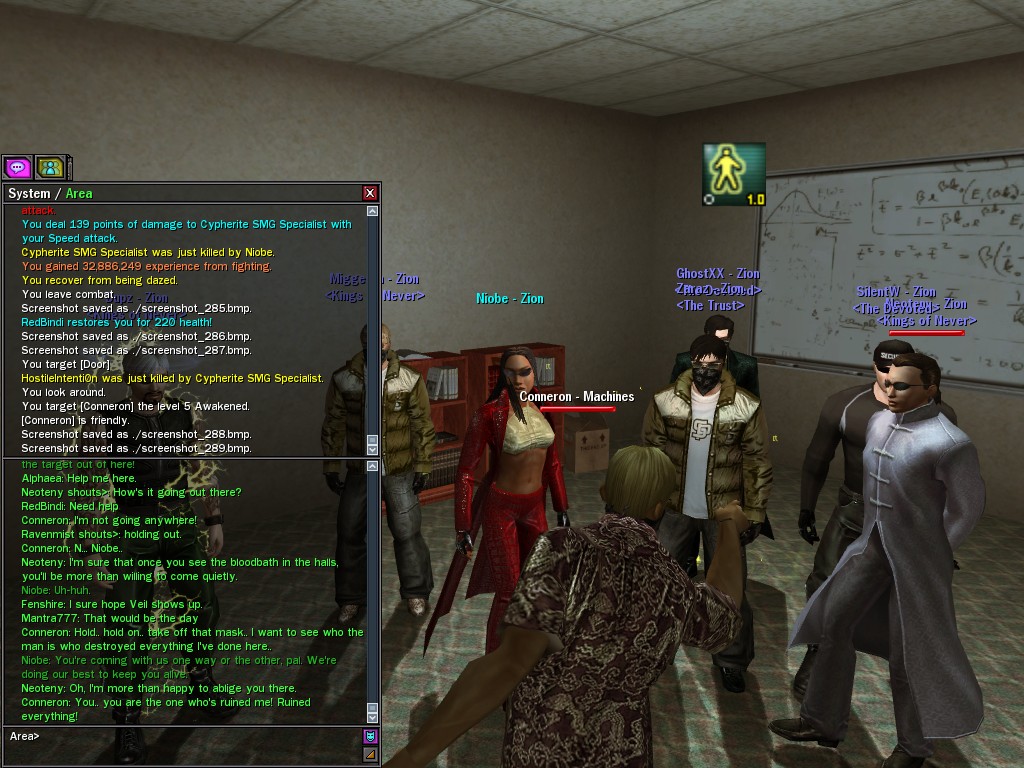Image resolution: width=1024 pixels, height=768 pixels.
Task: Select the System tab in chat header
Action: click(28, 193)
